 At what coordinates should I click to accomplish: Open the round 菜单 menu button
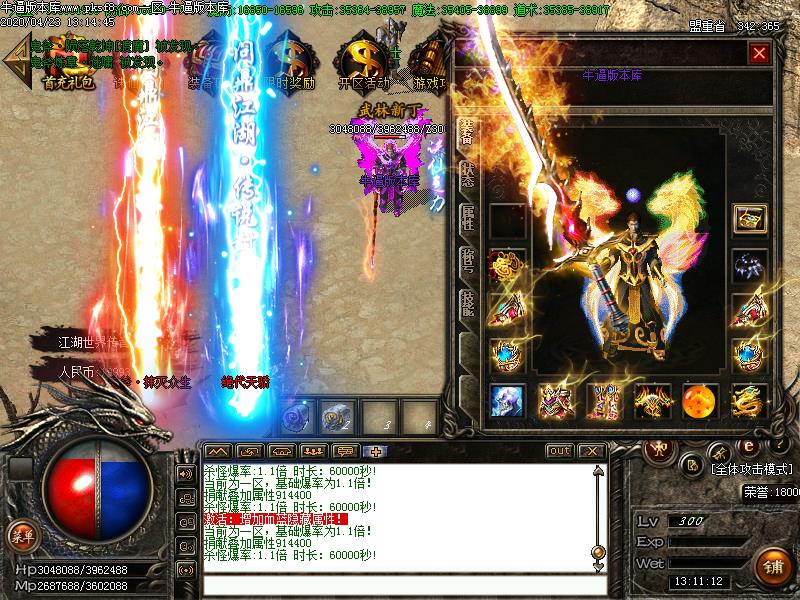pyautogui.click(x=22, y=535)
